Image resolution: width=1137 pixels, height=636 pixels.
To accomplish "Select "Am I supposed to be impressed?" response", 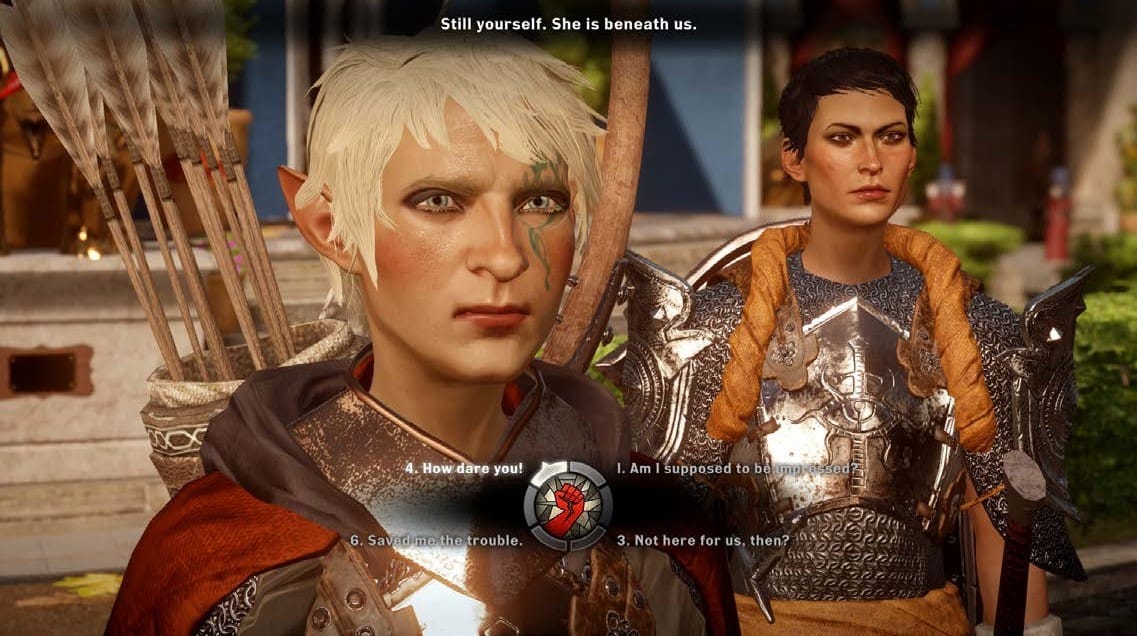I will click(737, 468).
